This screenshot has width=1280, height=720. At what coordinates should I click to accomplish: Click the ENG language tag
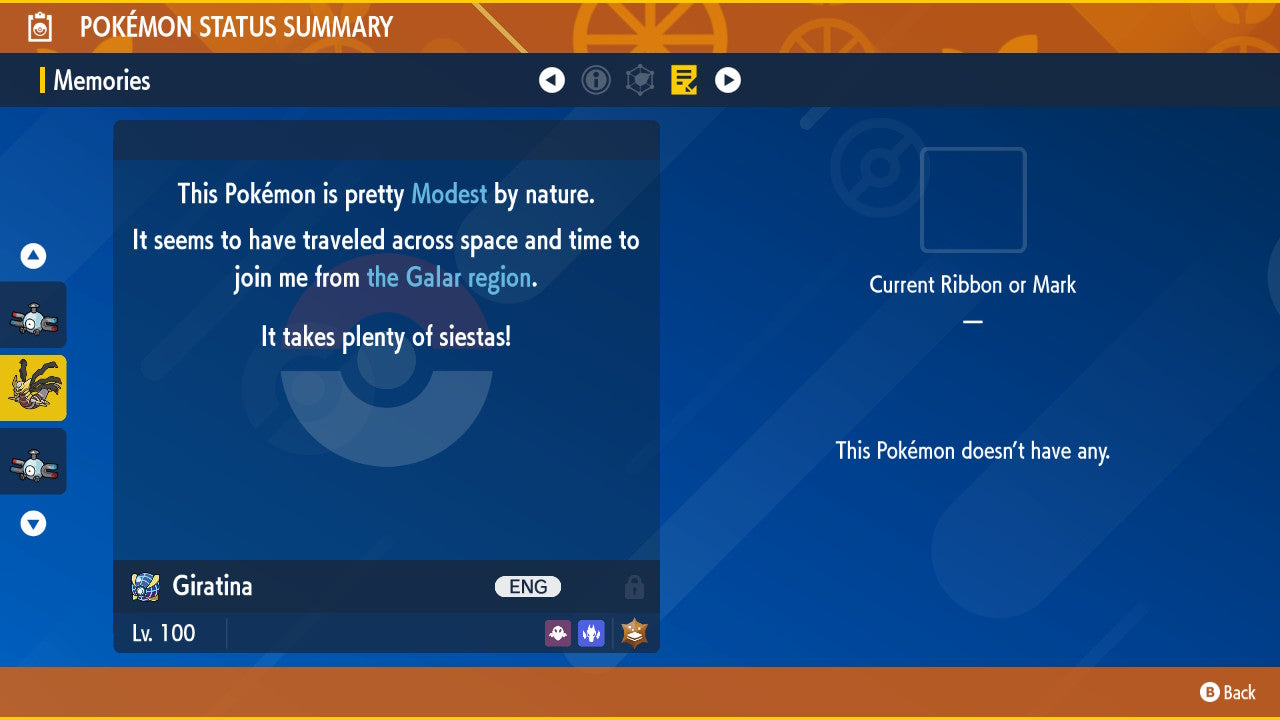click(527, 586)
